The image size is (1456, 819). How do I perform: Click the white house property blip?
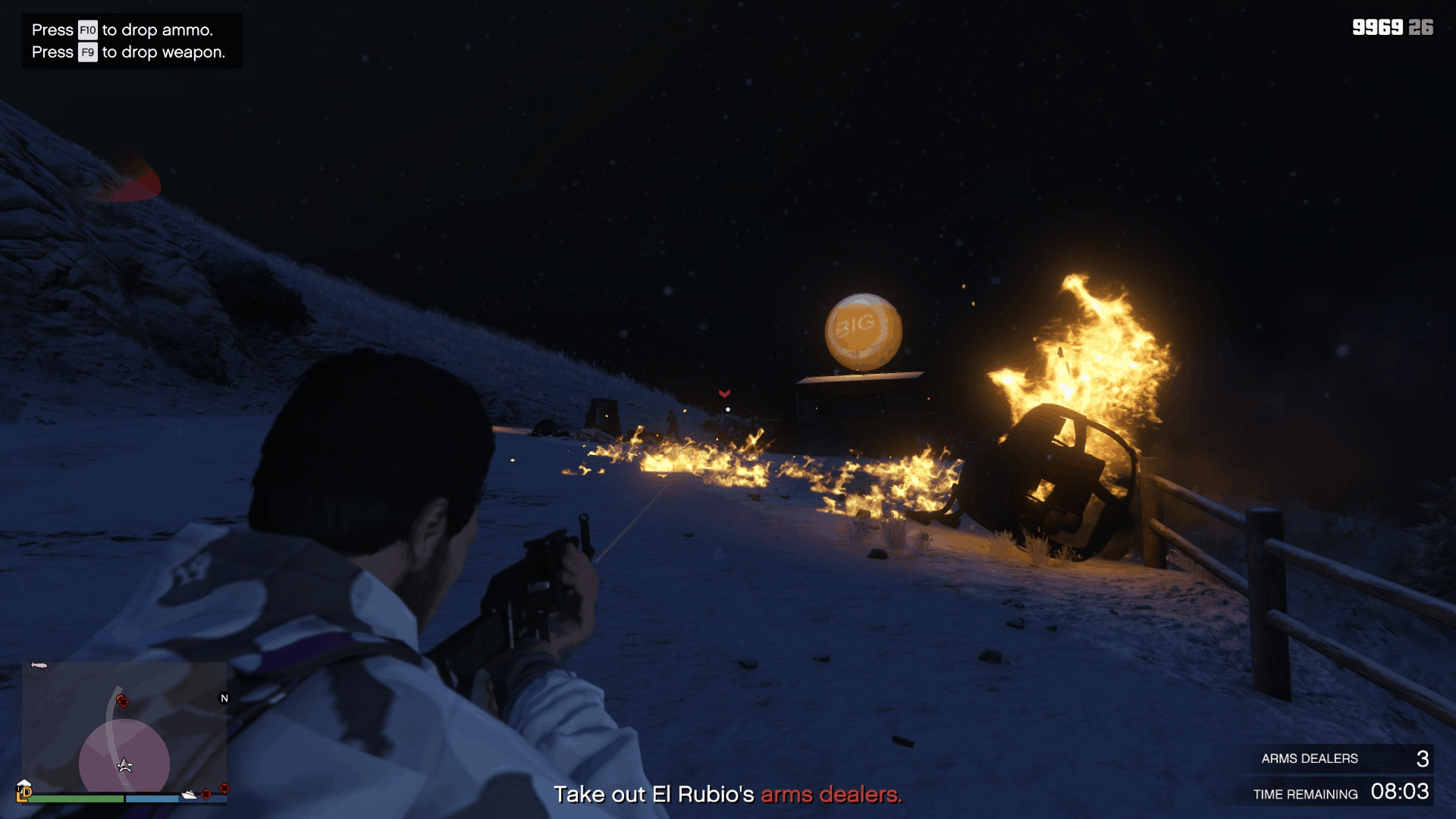click(24, 784)
